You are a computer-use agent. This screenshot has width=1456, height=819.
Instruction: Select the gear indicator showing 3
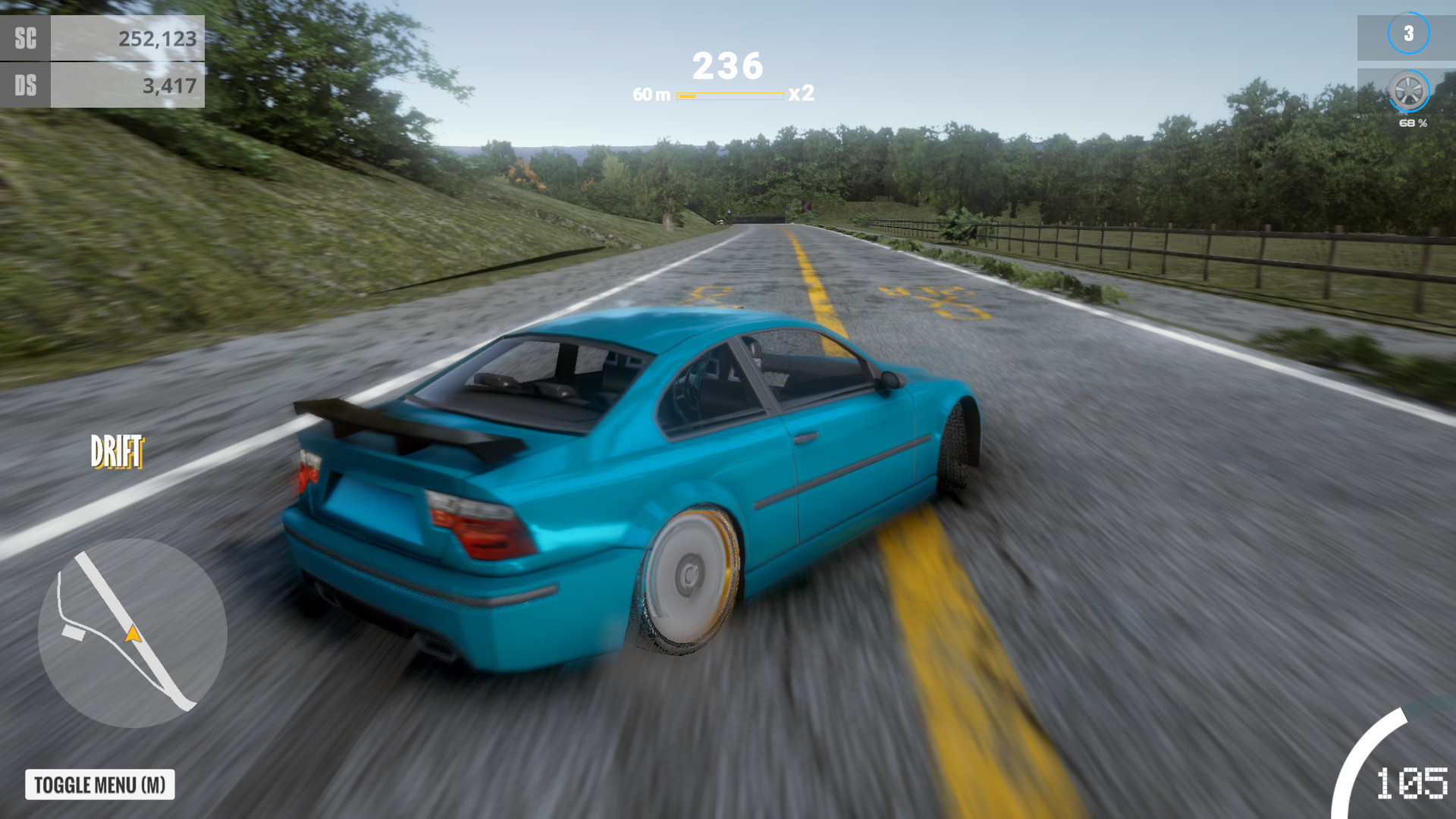click(1407, 33)
